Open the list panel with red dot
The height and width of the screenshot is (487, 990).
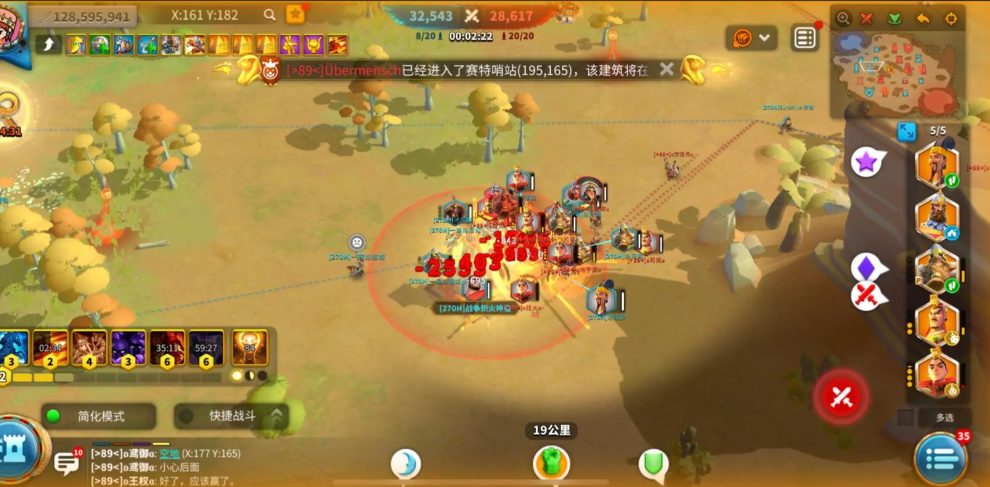[805, 38]
